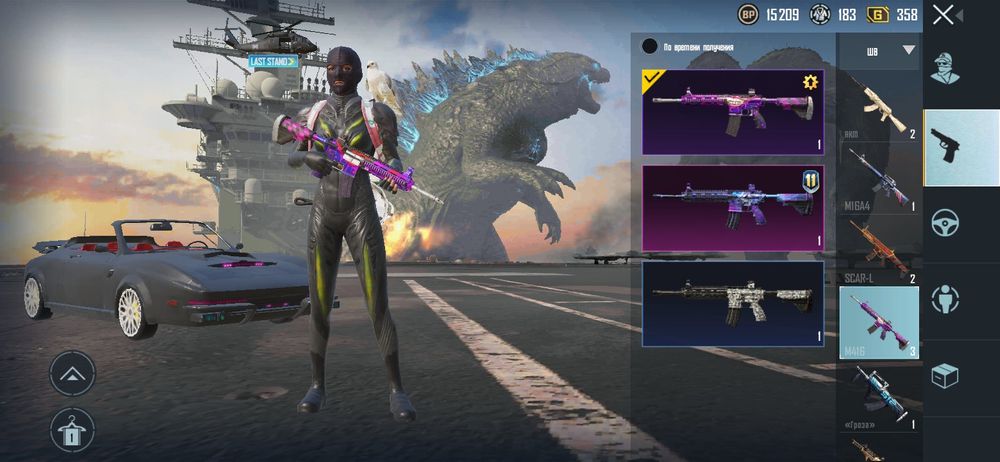Choose M16A4 from the weapon list

(879, 178)
